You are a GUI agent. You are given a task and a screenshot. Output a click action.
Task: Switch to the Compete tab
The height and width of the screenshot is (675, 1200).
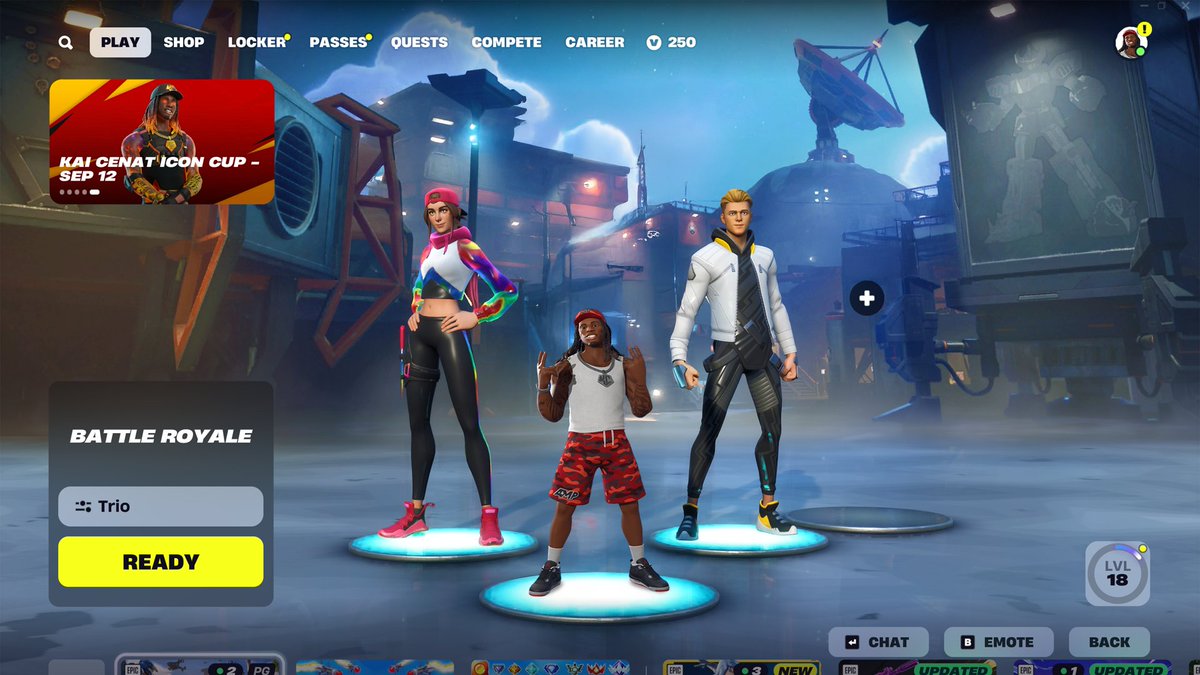(506, 42)
